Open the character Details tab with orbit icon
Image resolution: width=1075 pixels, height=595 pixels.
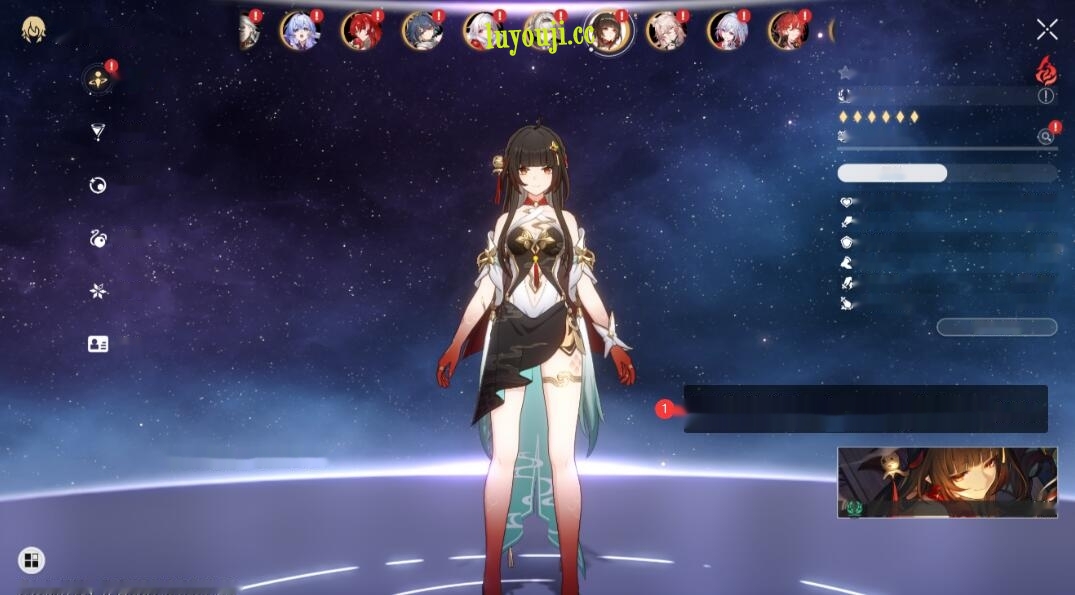pyautogui.click(x=97, y=80)
